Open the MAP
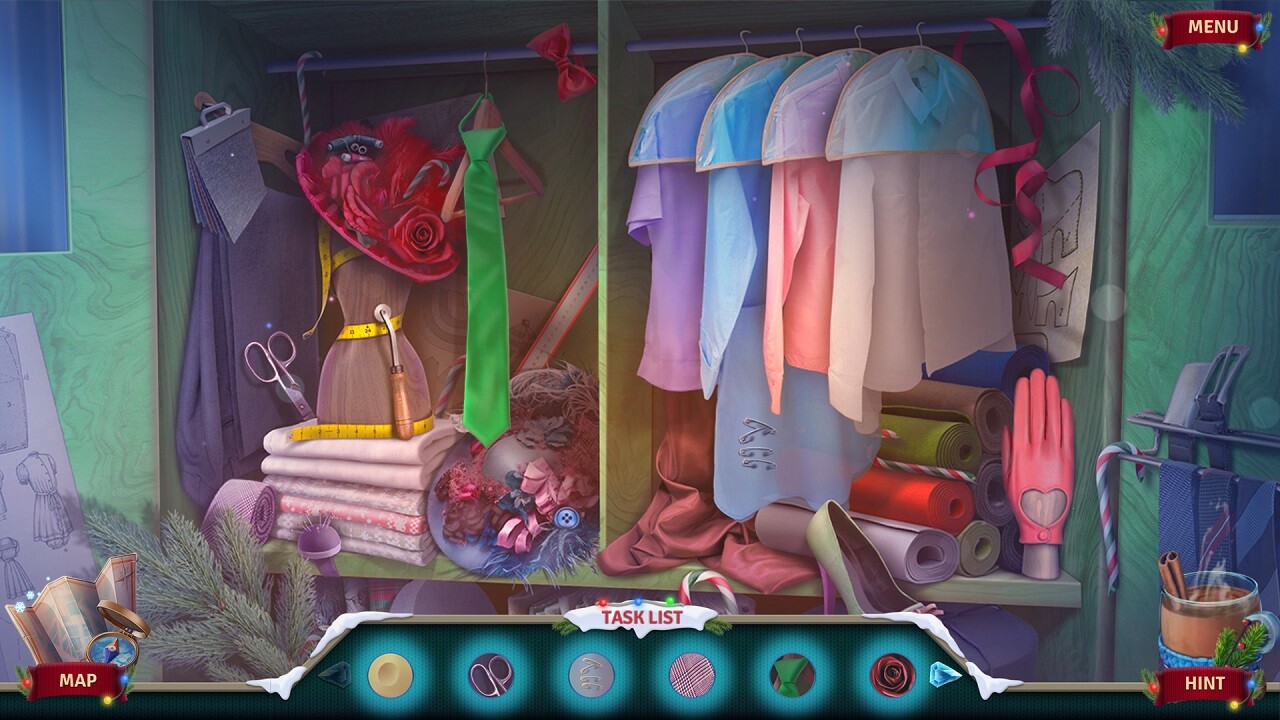 click(x=78, y=679)
